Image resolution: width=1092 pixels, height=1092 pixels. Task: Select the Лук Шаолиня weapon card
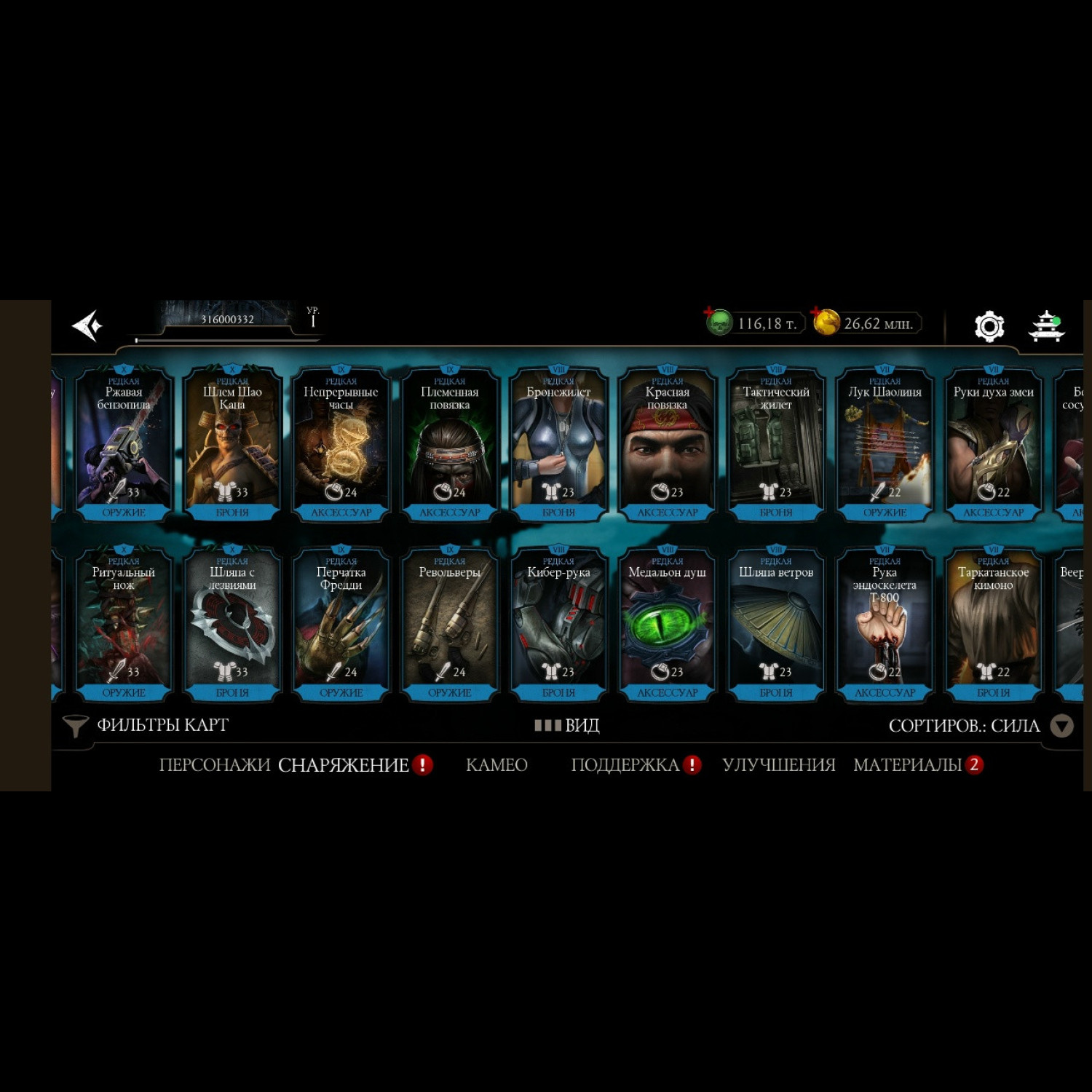point(885,444)
